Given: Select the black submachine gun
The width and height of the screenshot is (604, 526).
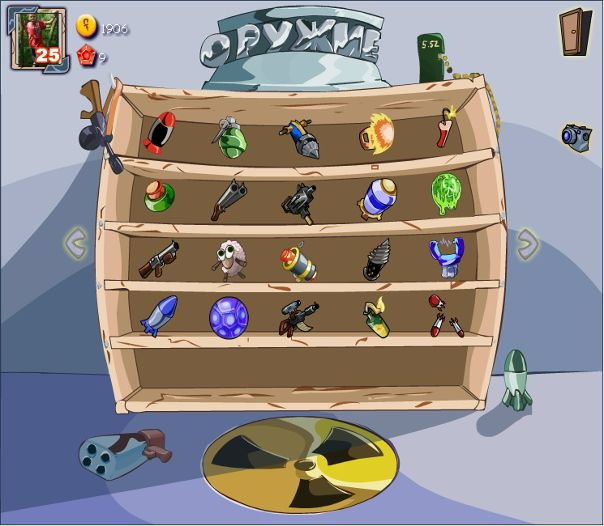Looking at the screenshot, I should pyautogui.click(x=298, y=200).
